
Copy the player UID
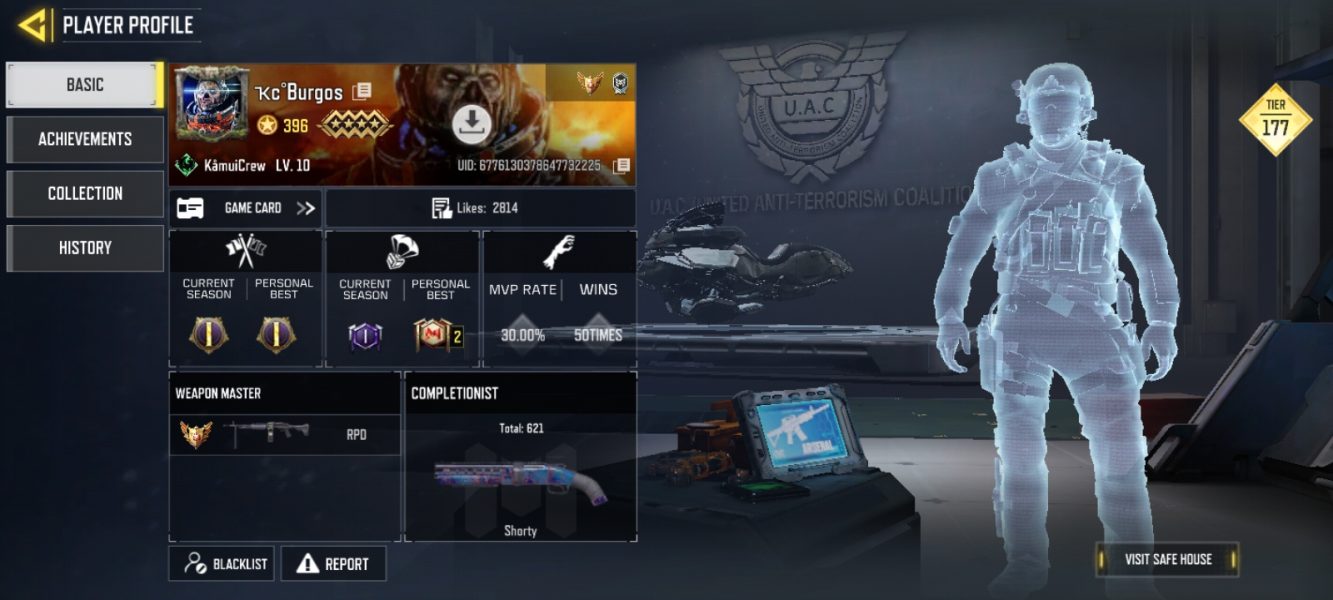point(621,165)
